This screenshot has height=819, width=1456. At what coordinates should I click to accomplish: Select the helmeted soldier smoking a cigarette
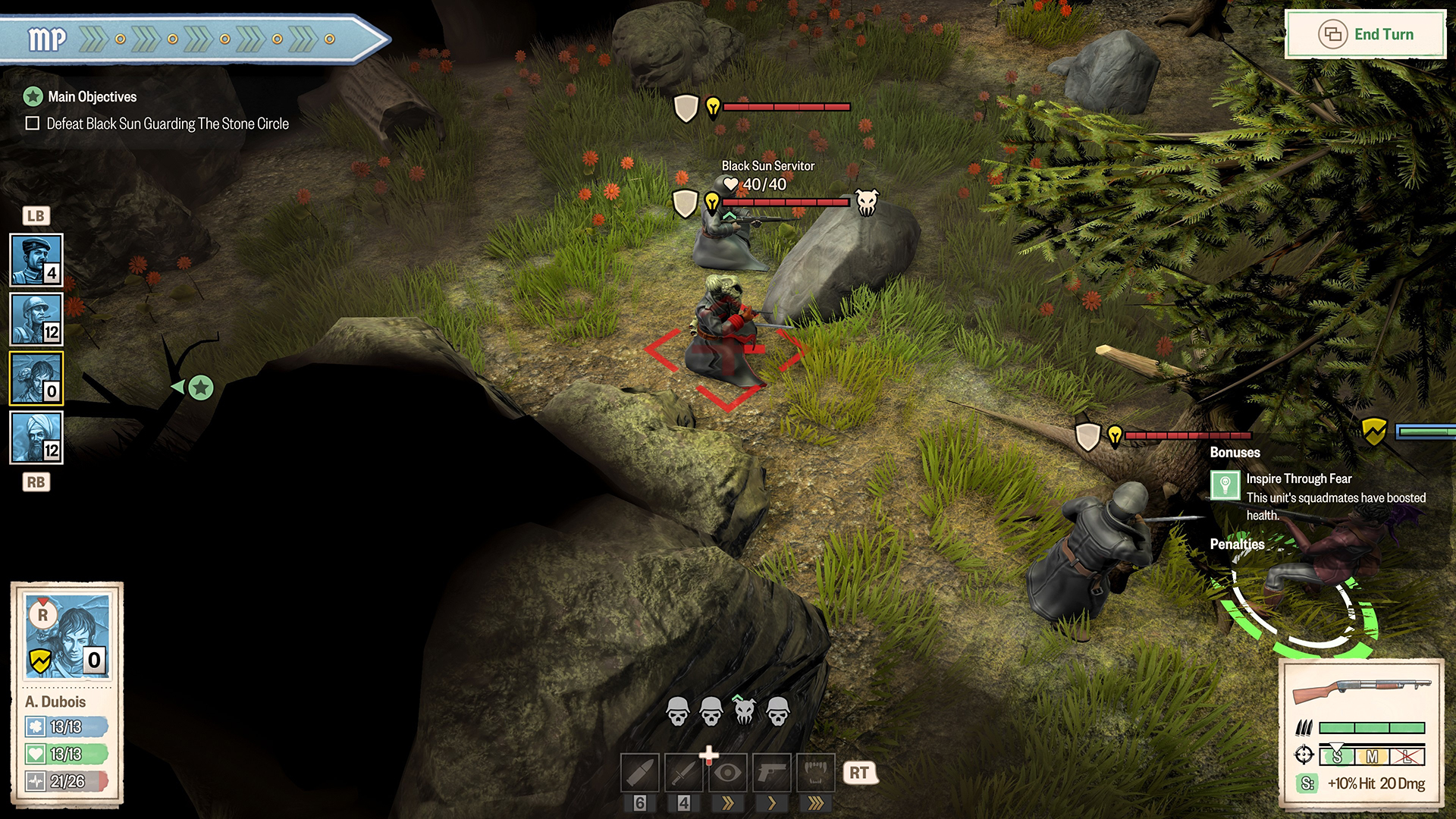pyautogui.click(x=36, y=319)
